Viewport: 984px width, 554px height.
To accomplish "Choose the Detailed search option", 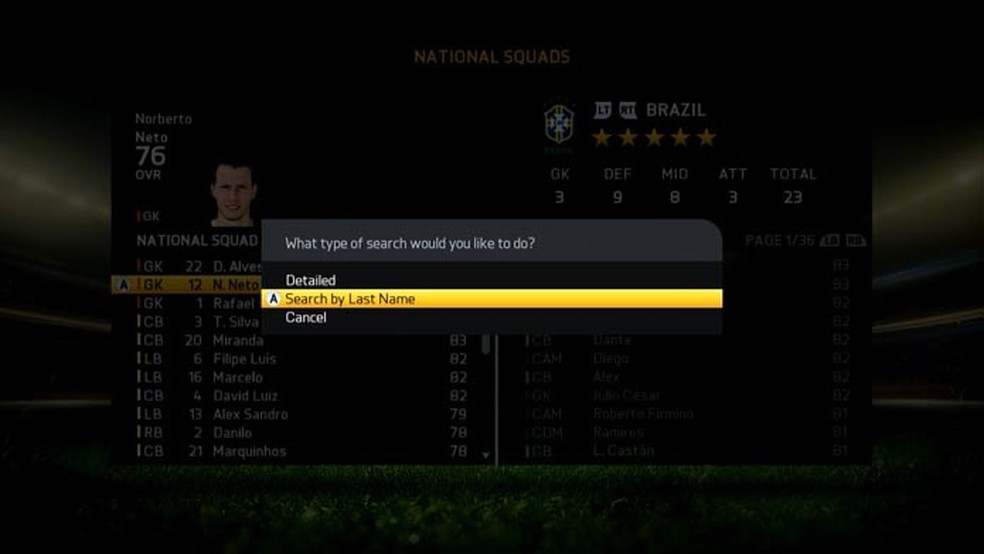I will click(311, 280).
